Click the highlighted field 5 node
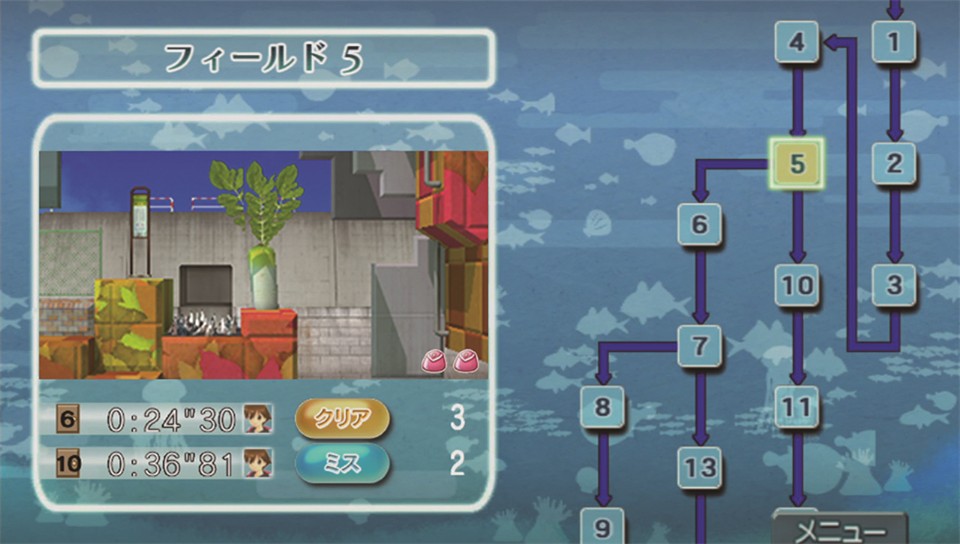 tap(796, 165)
